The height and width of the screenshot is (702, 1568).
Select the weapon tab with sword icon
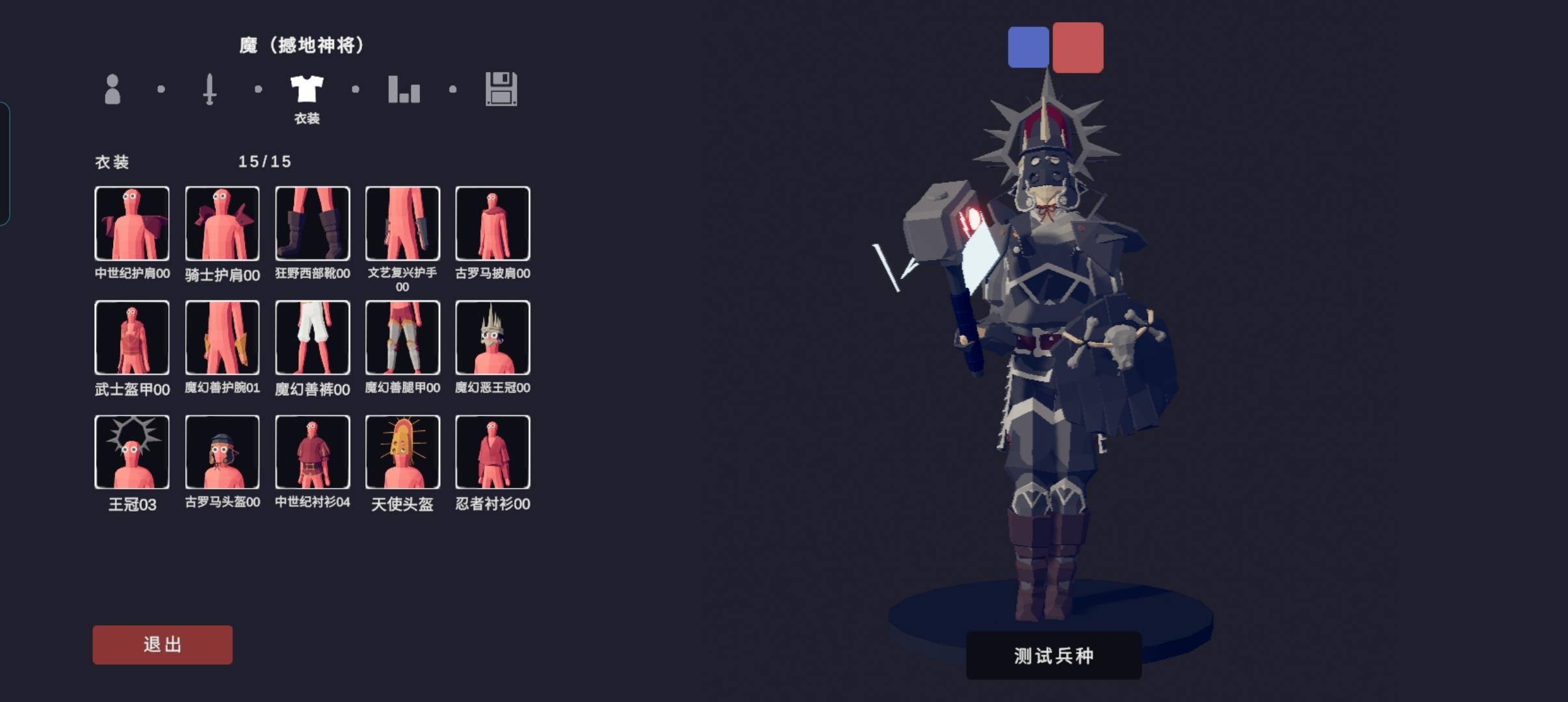pos(209,91)
